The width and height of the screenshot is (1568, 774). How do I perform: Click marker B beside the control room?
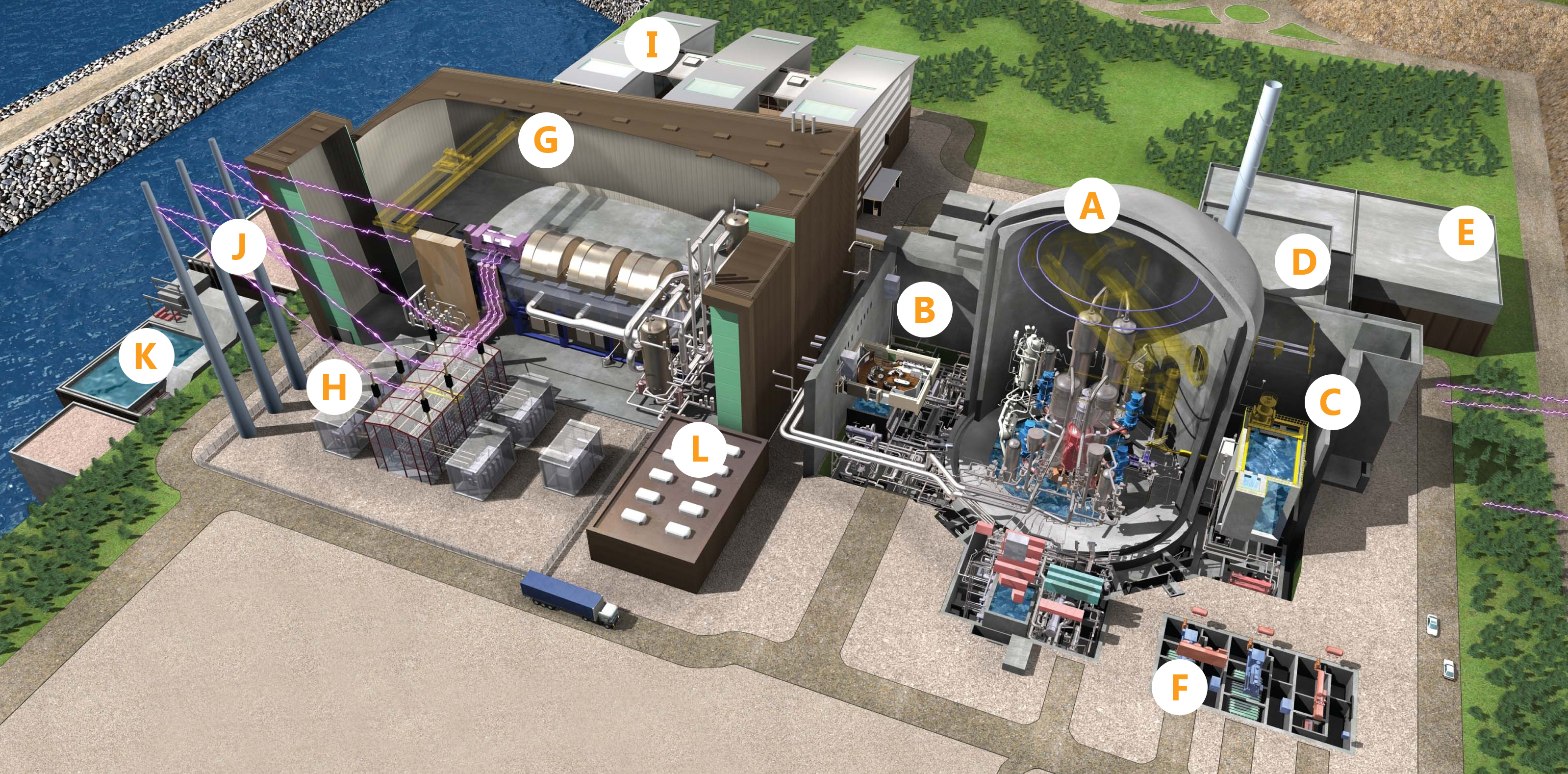pos(925,310)
